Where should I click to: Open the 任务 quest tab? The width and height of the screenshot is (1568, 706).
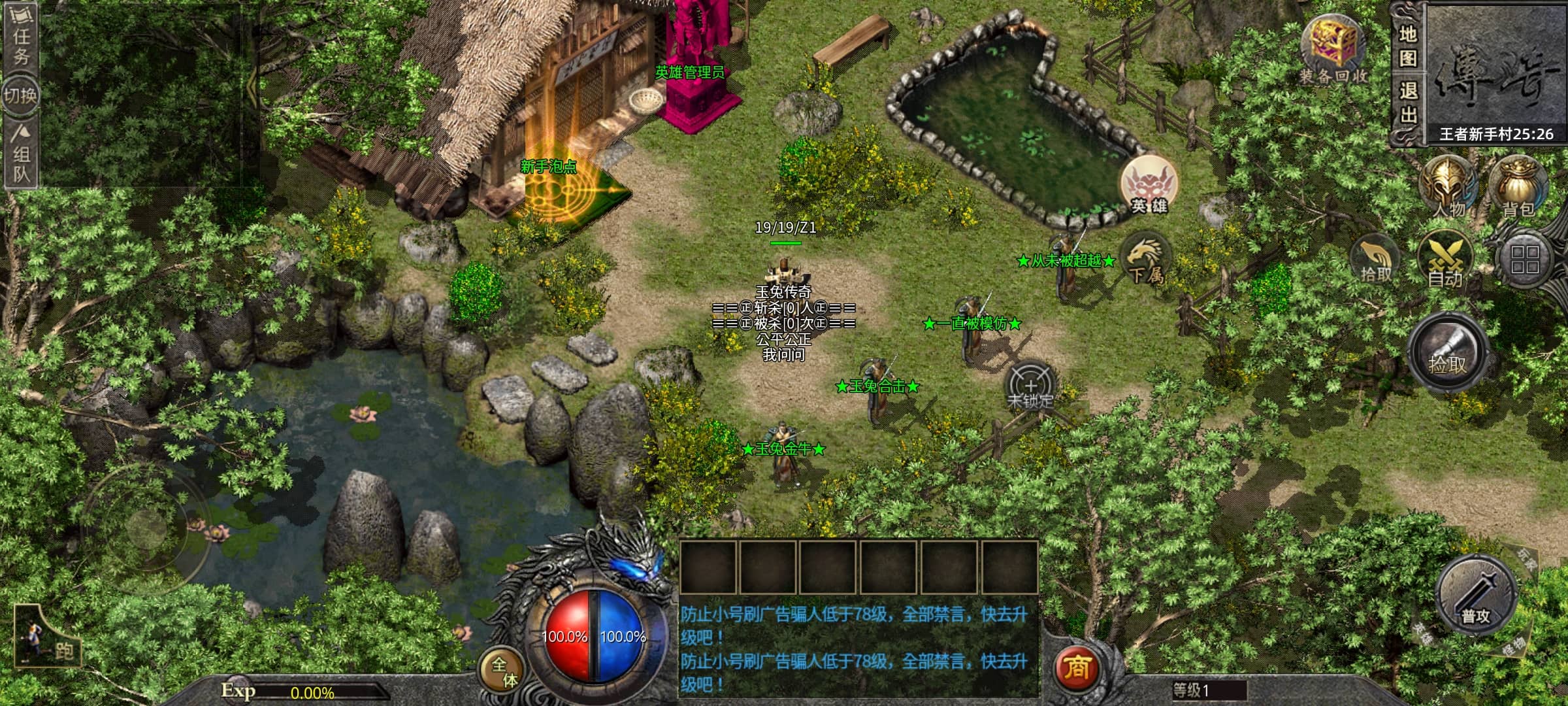pos(20,38)
